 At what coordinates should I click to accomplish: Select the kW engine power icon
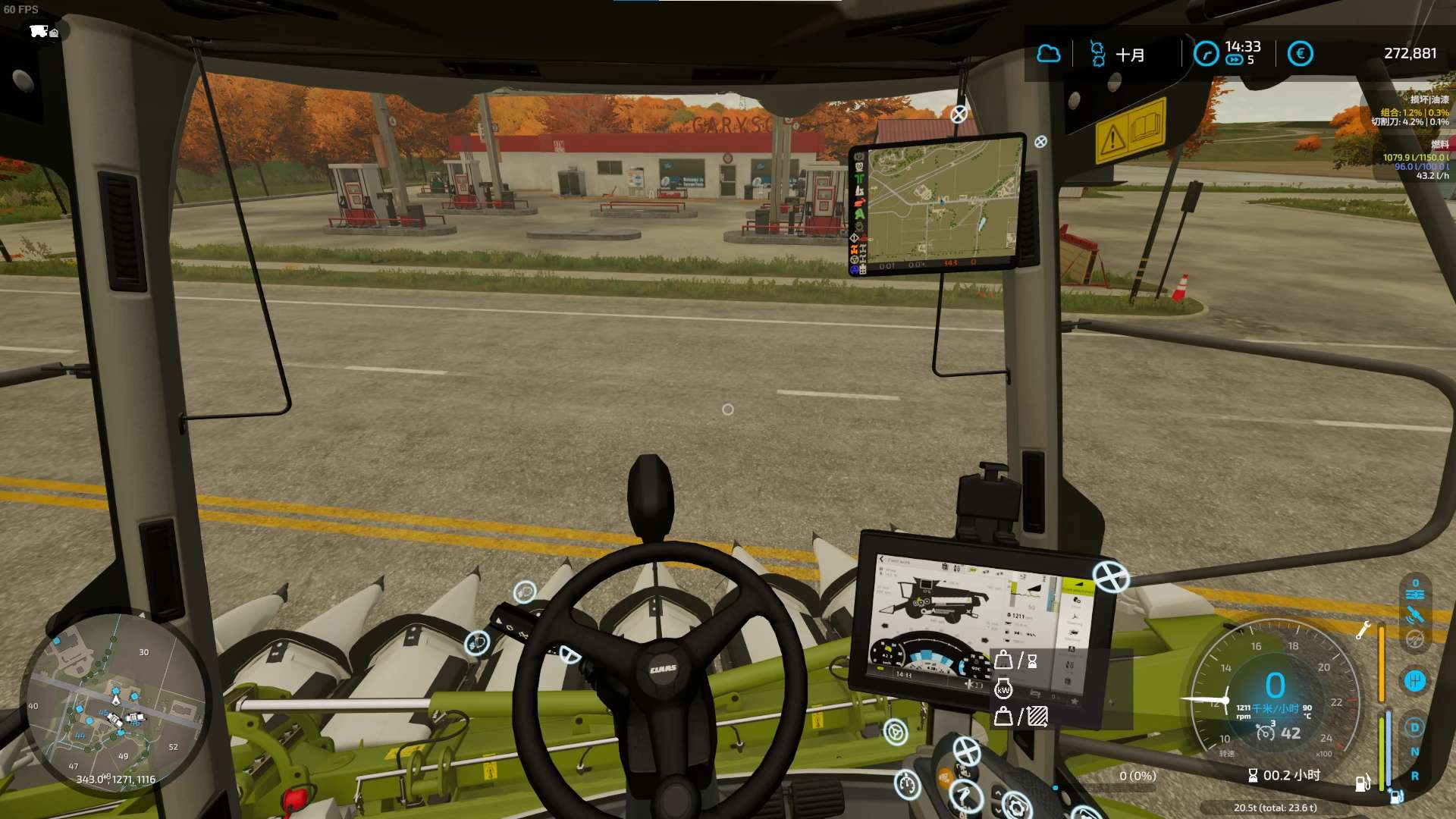pyautogui.click(x=1003, y=689)
